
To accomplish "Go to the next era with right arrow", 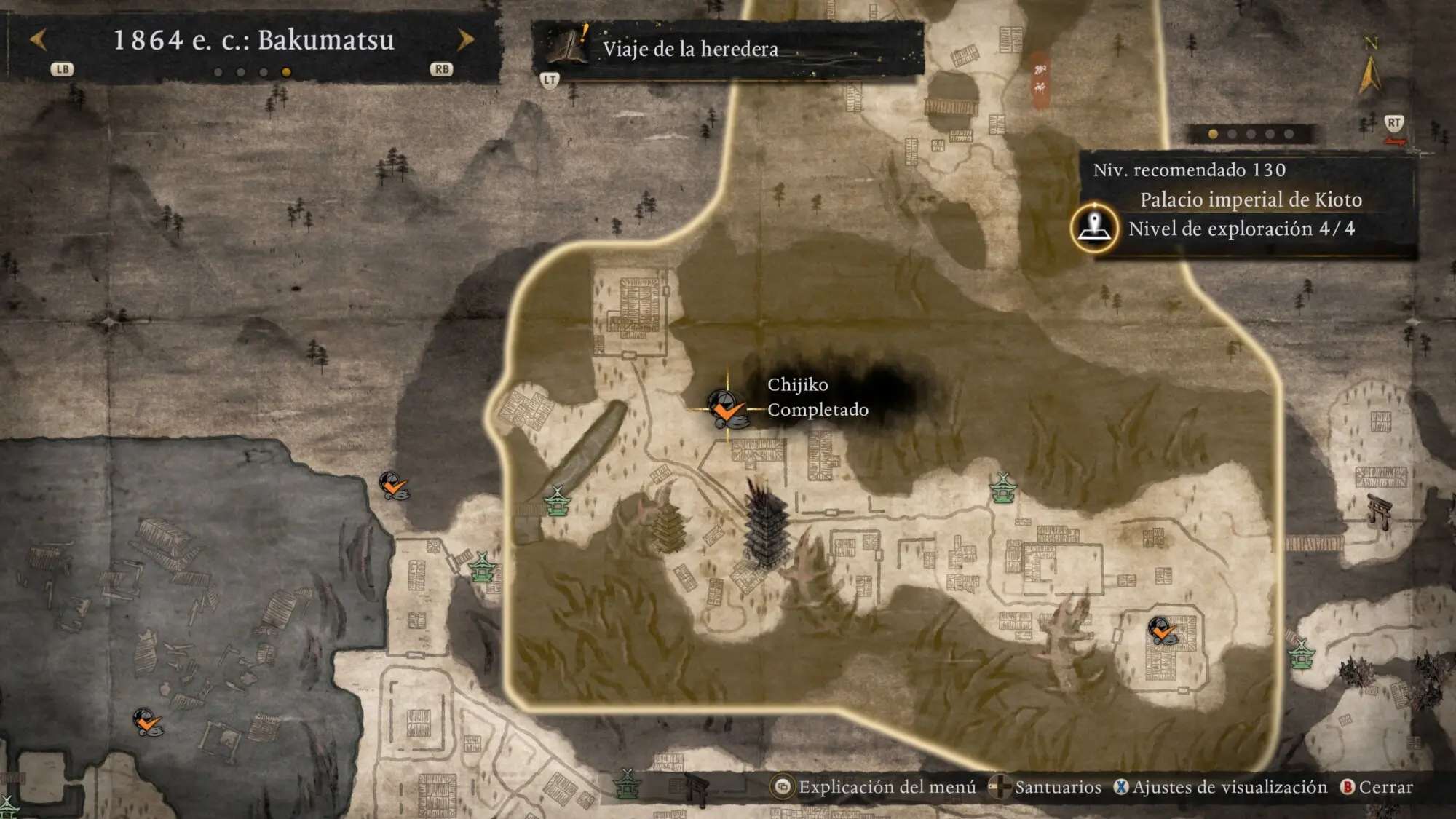I will (x=466, y=40).
